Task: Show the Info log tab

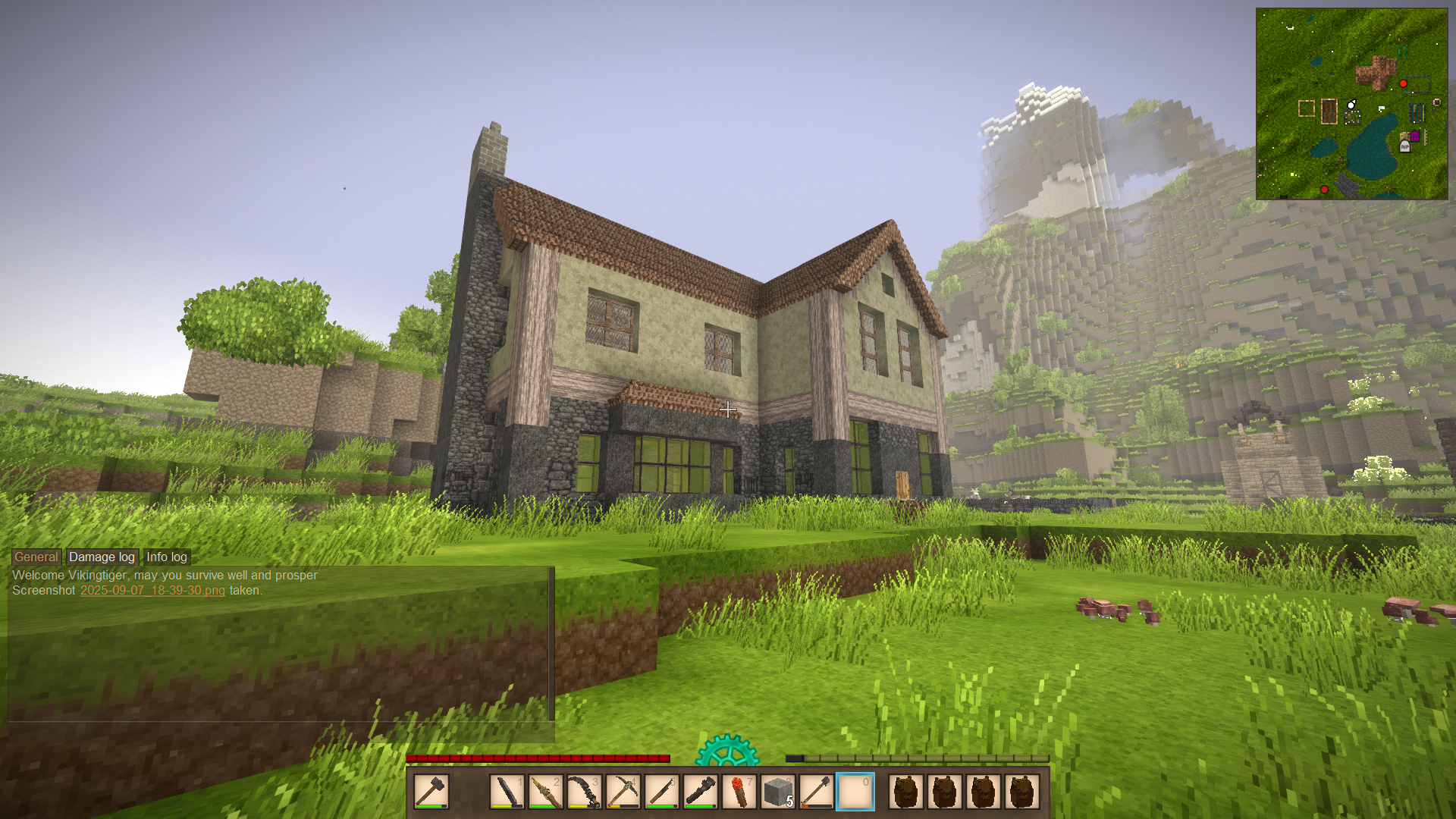Action: [166, 557]
